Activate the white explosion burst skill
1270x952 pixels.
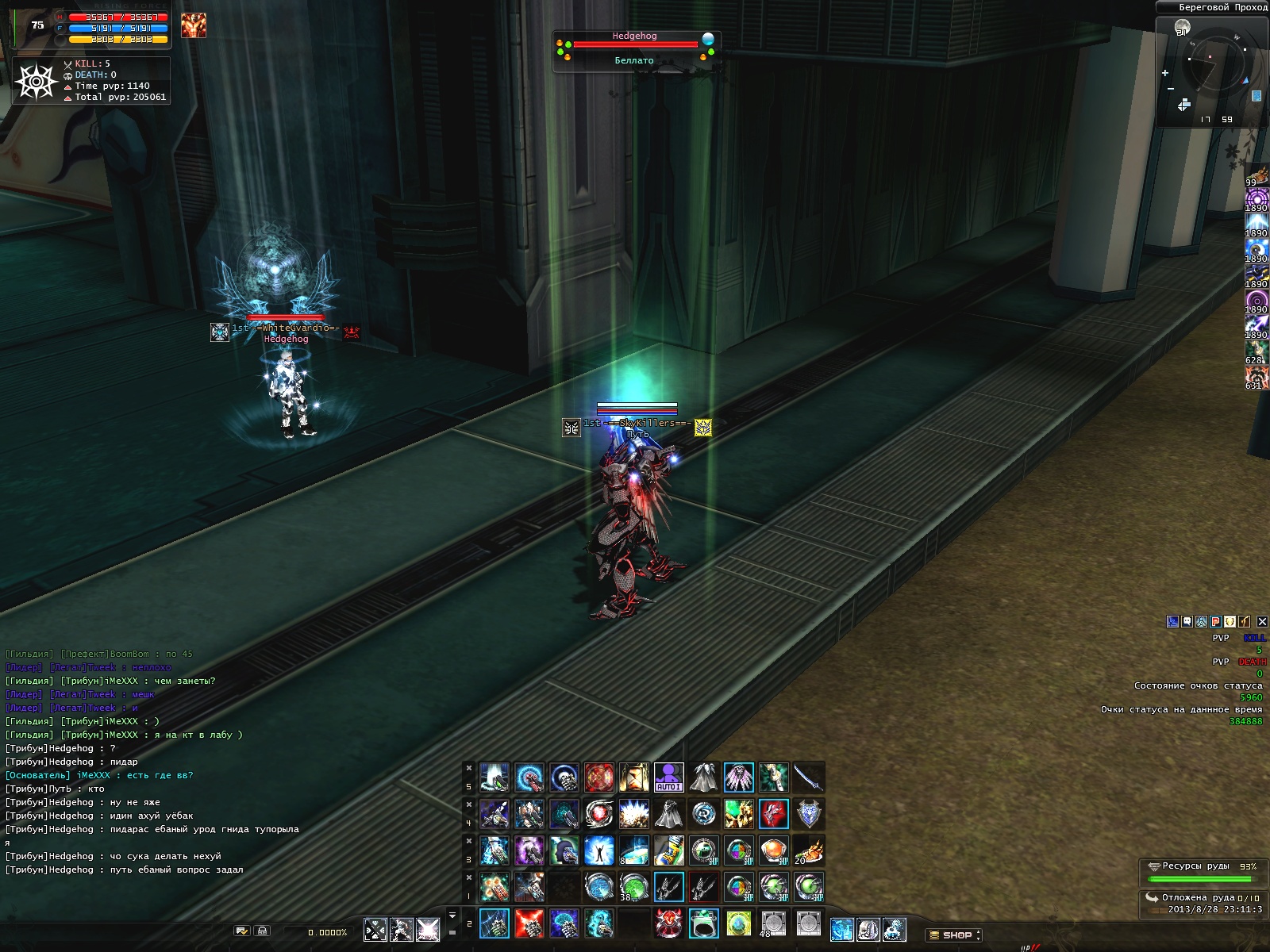[x=633, y=813]
